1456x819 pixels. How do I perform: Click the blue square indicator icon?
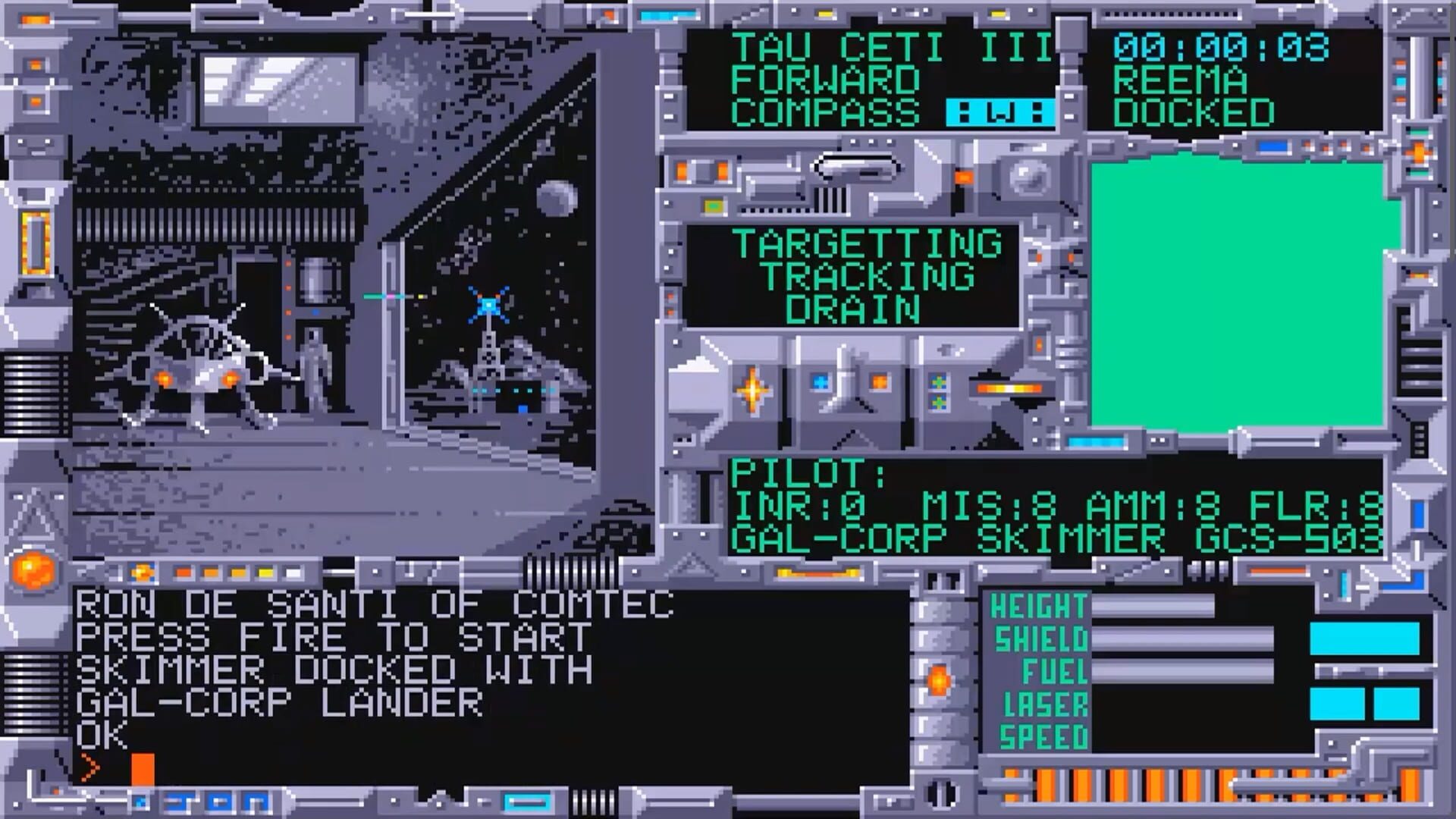pos(819,383)
